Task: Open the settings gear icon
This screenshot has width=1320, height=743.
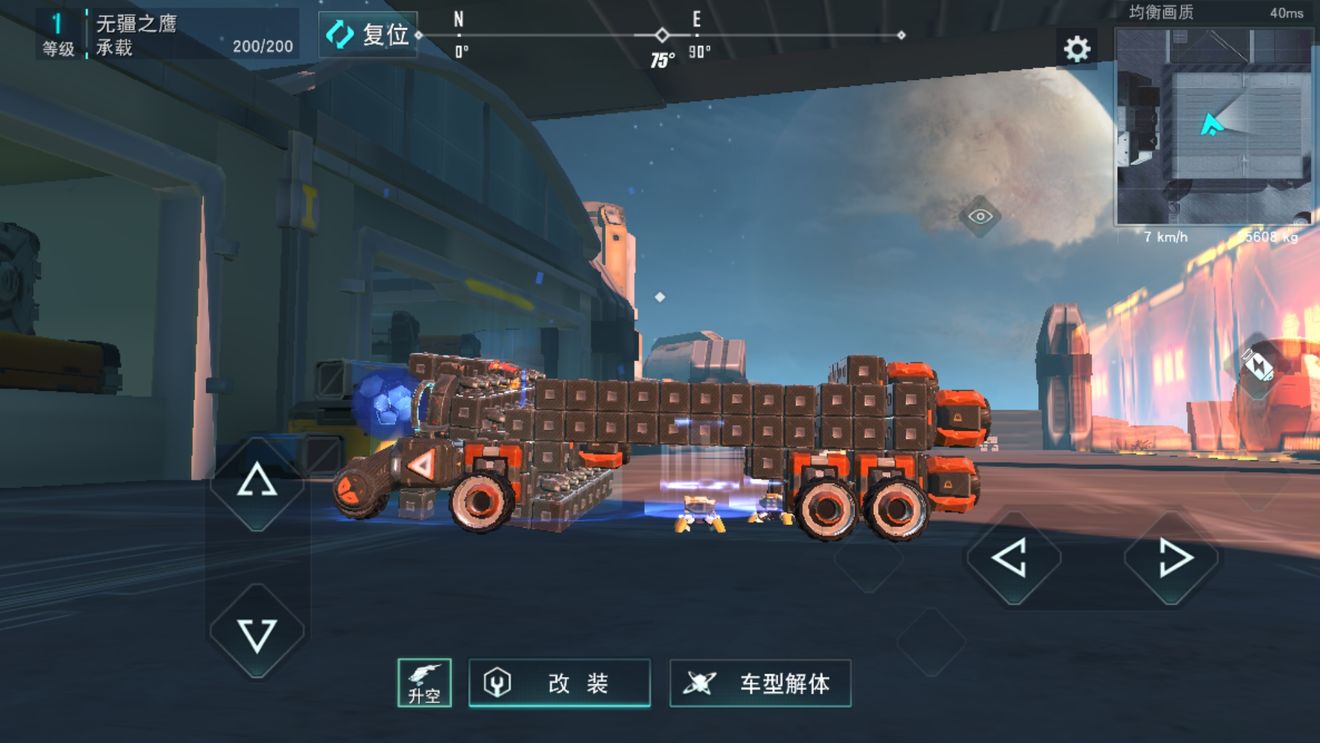Action: point(1076,48)
